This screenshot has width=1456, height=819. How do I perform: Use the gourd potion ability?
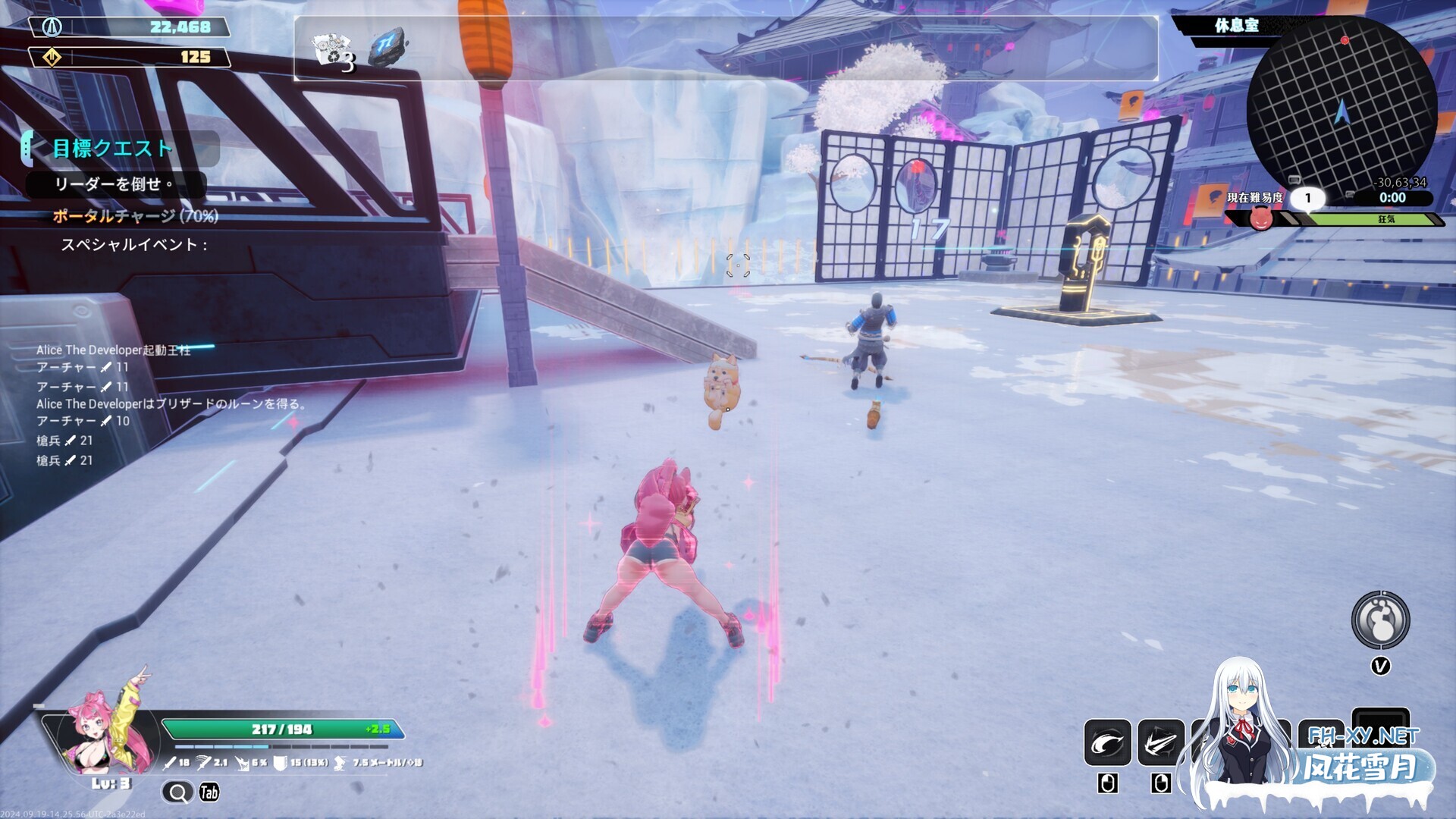[1380, 620]
